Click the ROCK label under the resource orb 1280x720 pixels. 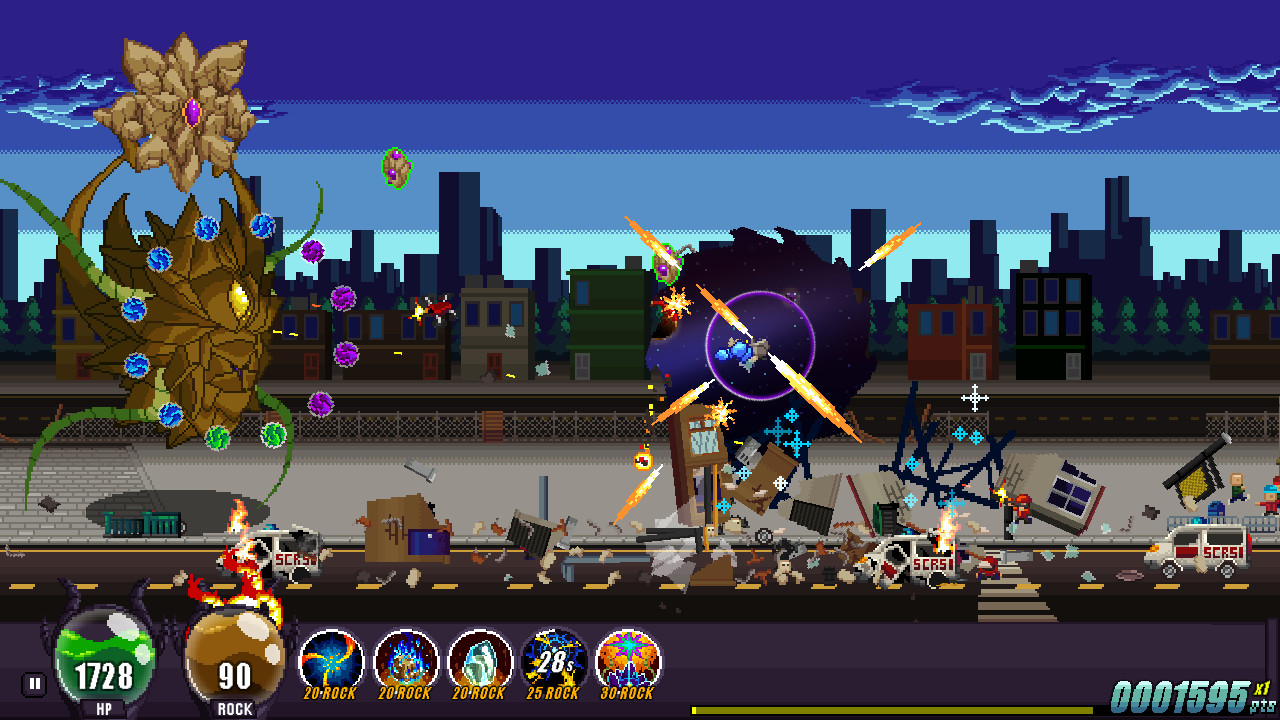233,707
